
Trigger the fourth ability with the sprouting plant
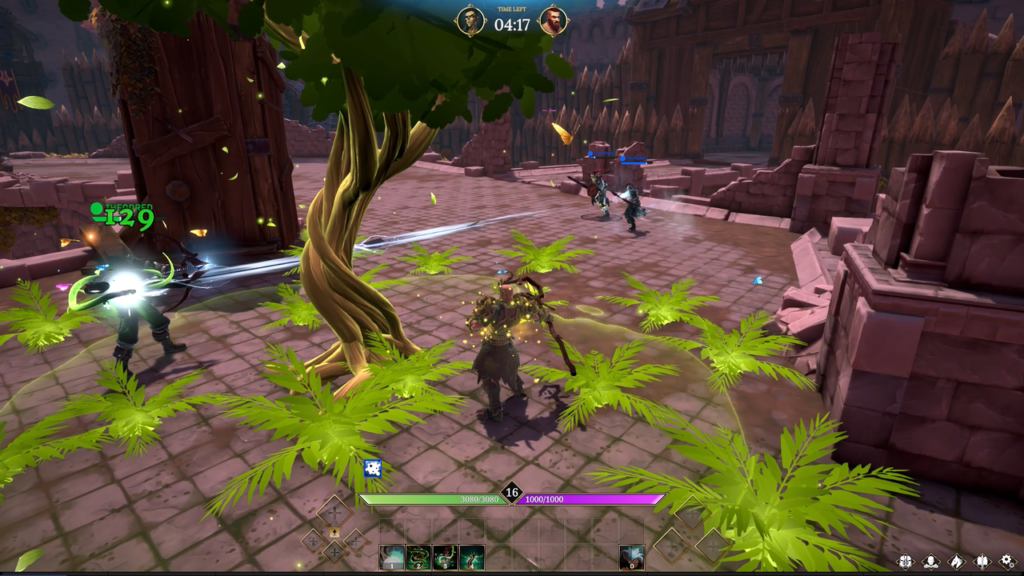coord(471,557)
